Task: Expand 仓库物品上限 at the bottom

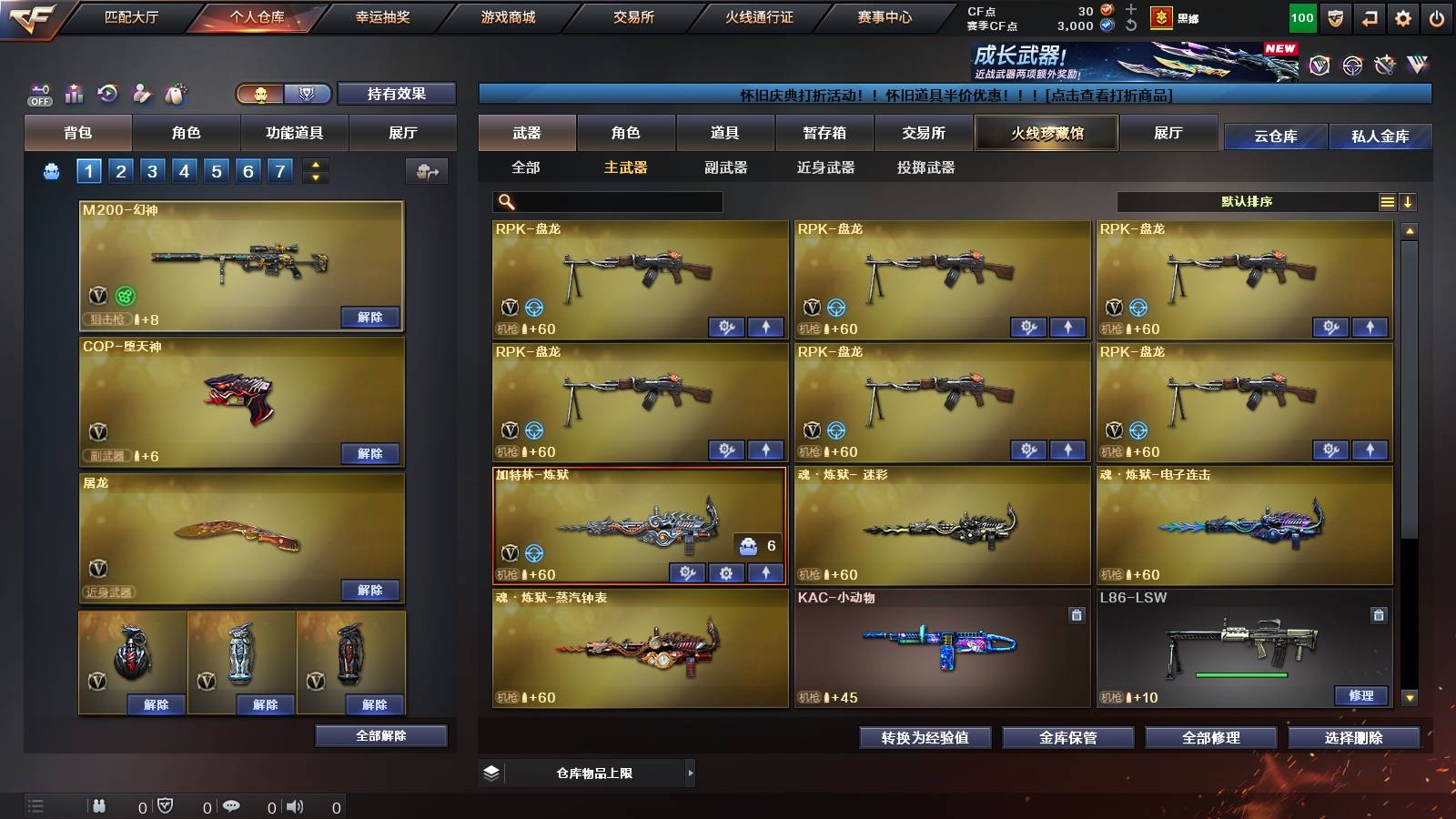Action: click(x=692, y=772)
